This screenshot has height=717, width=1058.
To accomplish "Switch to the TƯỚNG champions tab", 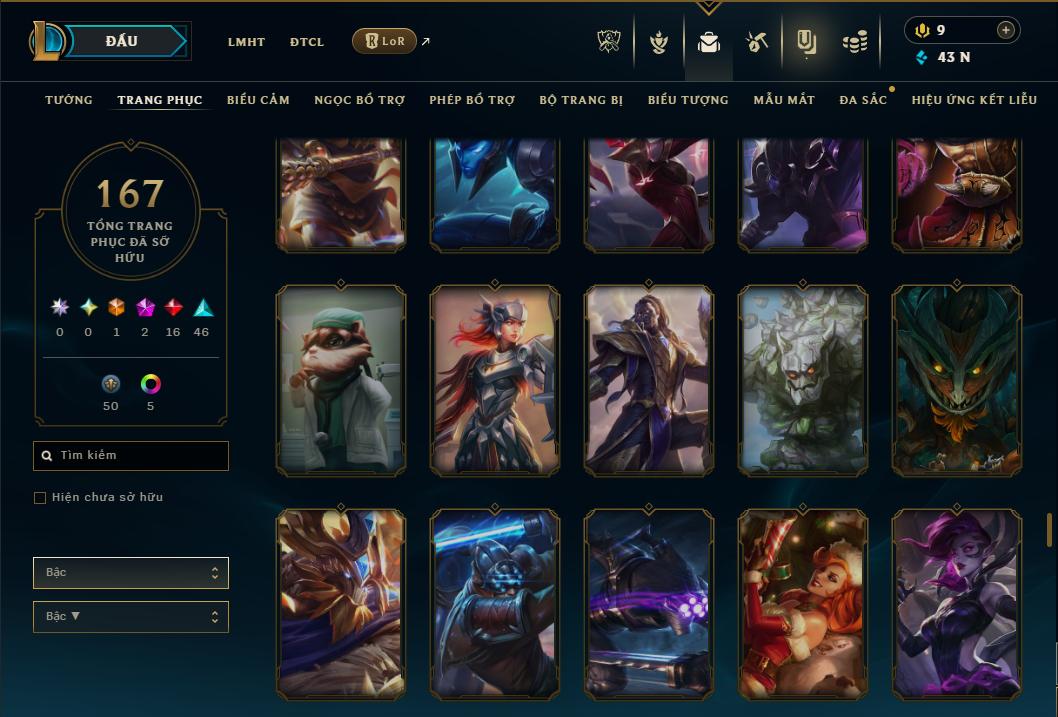I will tap(69, 100).
